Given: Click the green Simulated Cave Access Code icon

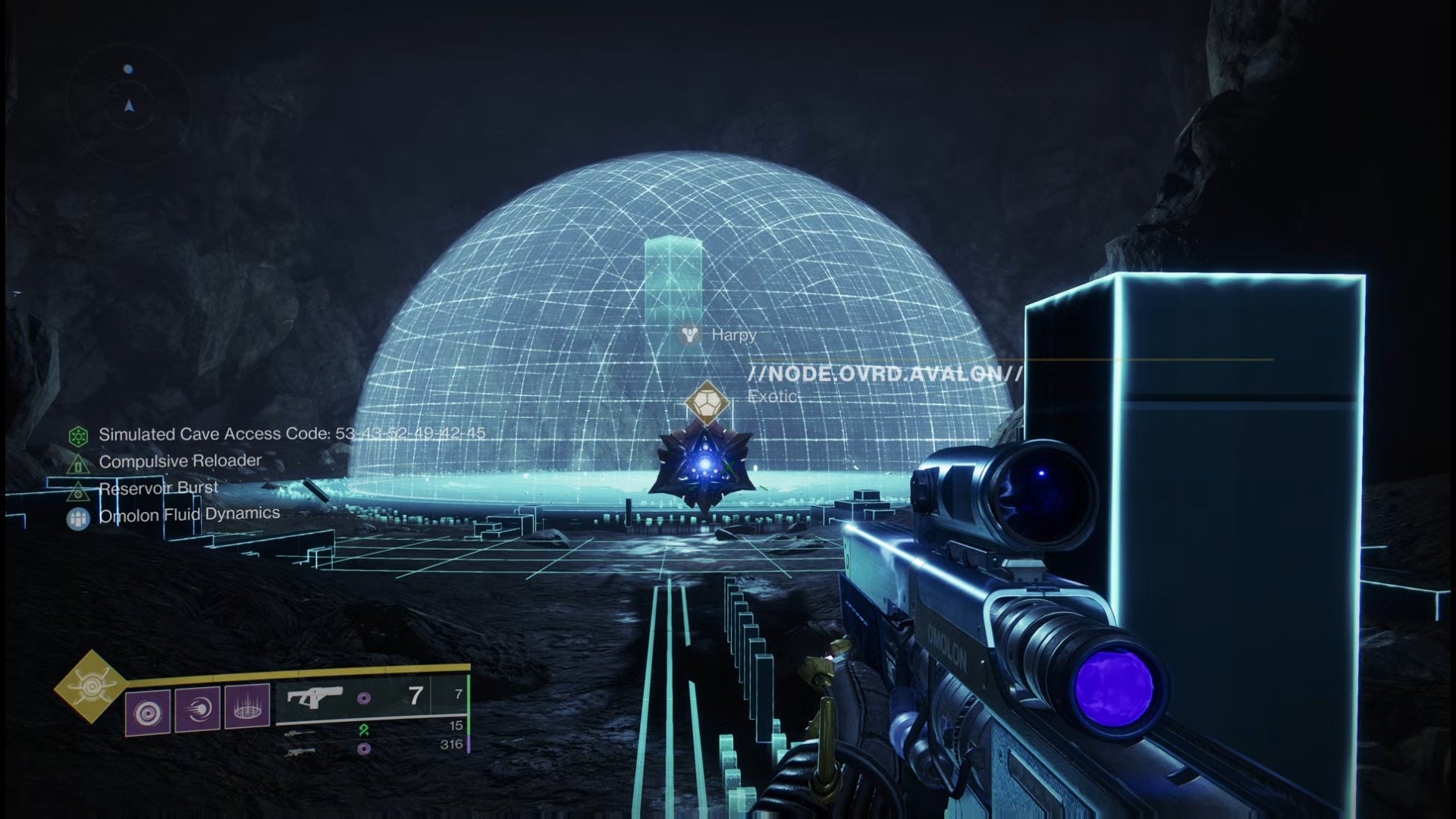Looking at the screenshot, I should [78, 435].
